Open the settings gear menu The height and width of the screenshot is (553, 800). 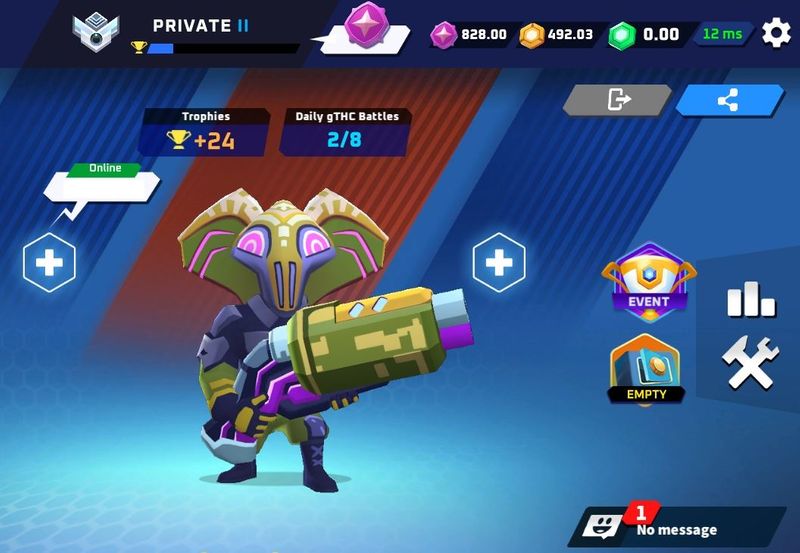click(776, 33)
